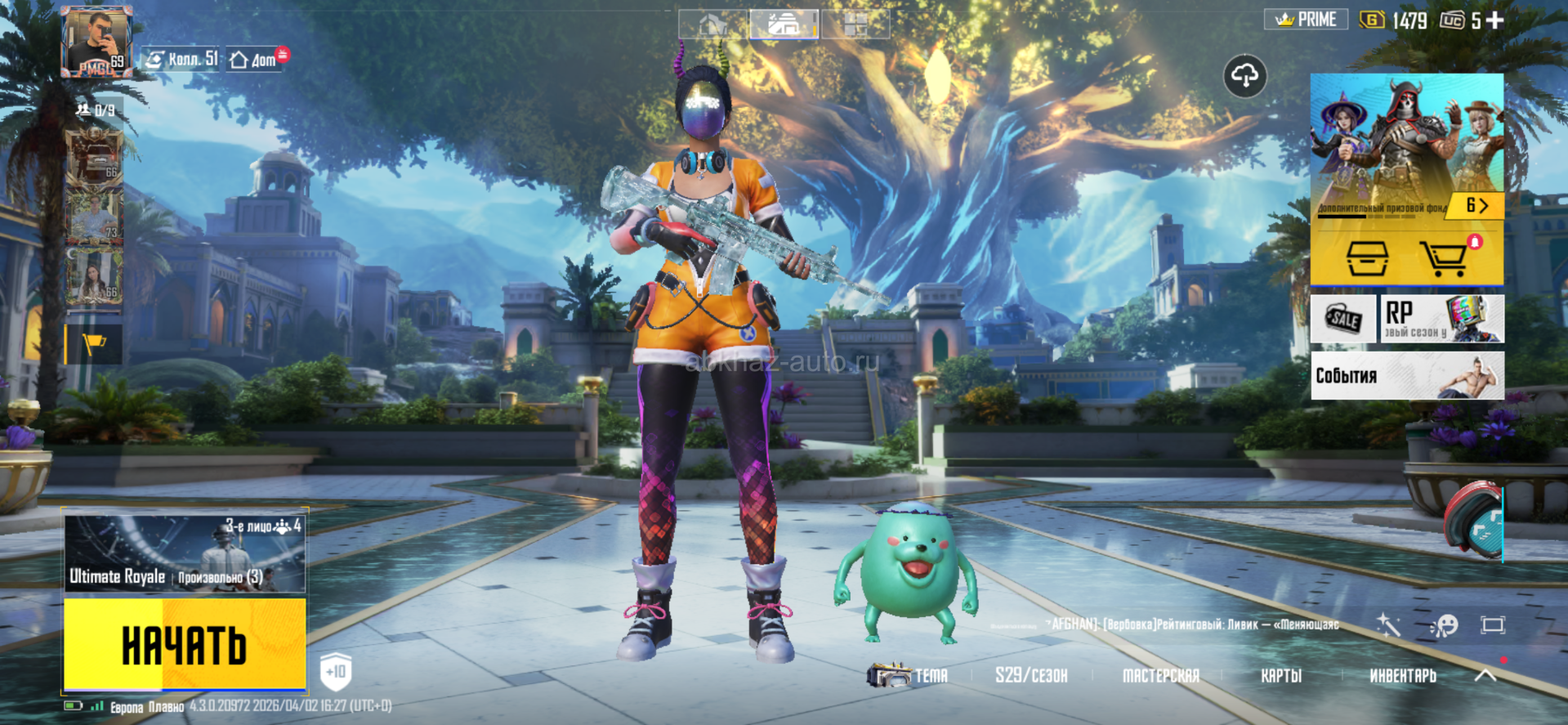Open the supply crate icon
Image resolution: width=1568 pixels, height=725 pixels.
(1366, 258)
